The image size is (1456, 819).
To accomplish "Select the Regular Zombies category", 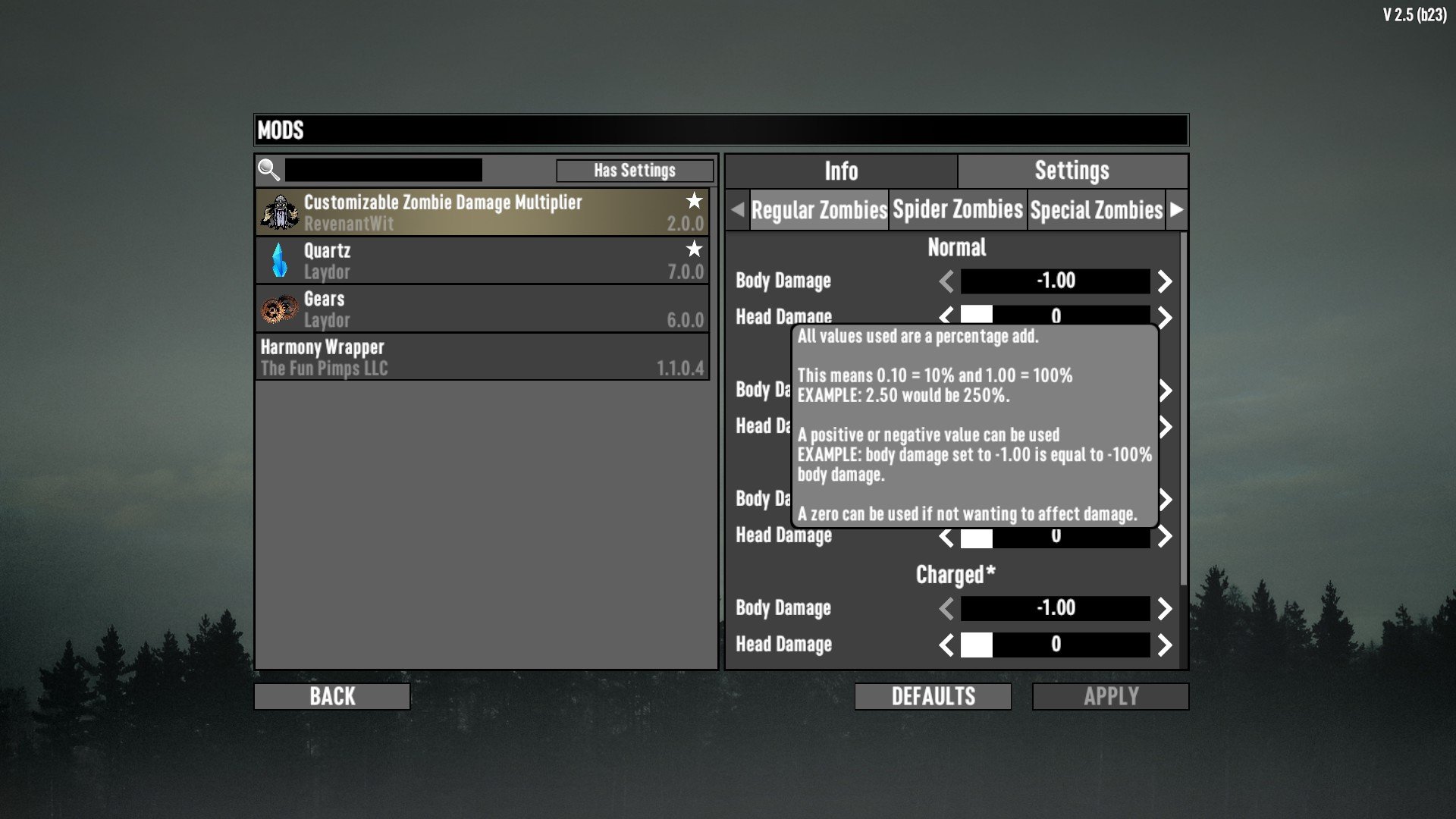I will pyautogui.click(x=819, y=210).
